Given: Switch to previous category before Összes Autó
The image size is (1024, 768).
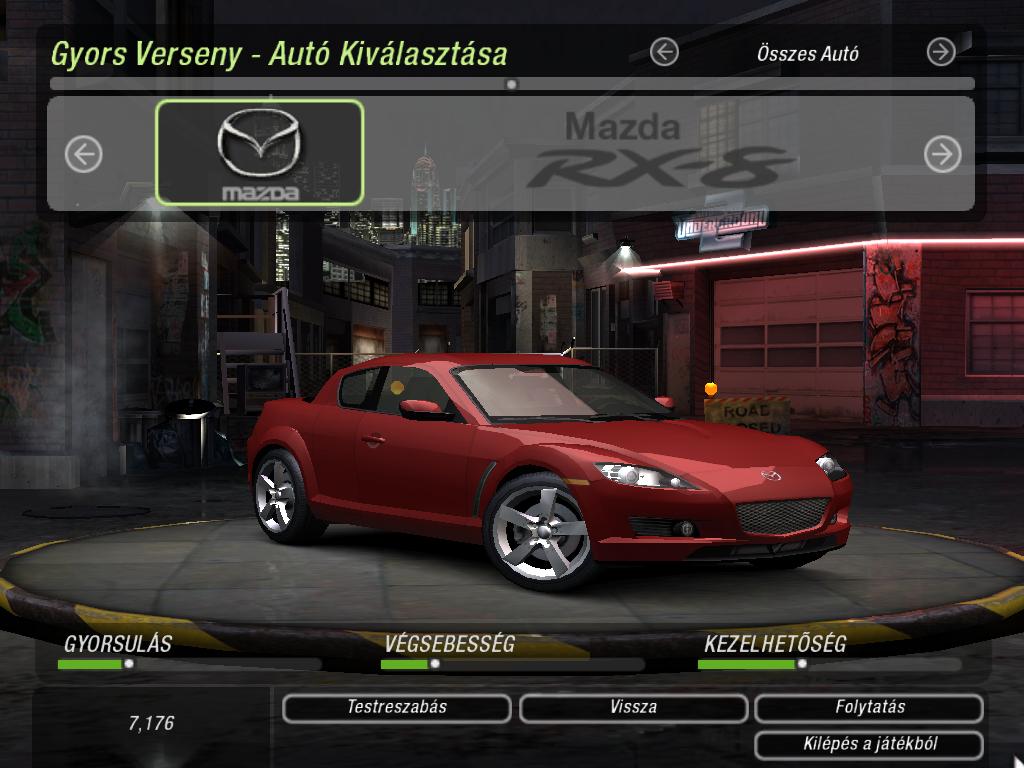Looking at the screenshot, I should (664, 52).
